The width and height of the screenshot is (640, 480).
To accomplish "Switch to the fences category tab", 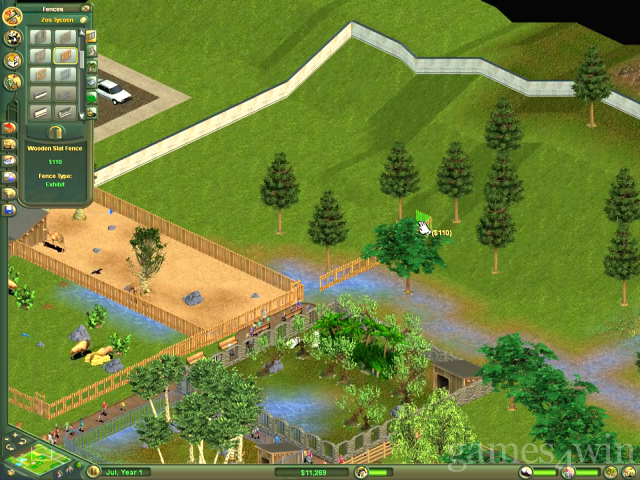I will (91, 36).
